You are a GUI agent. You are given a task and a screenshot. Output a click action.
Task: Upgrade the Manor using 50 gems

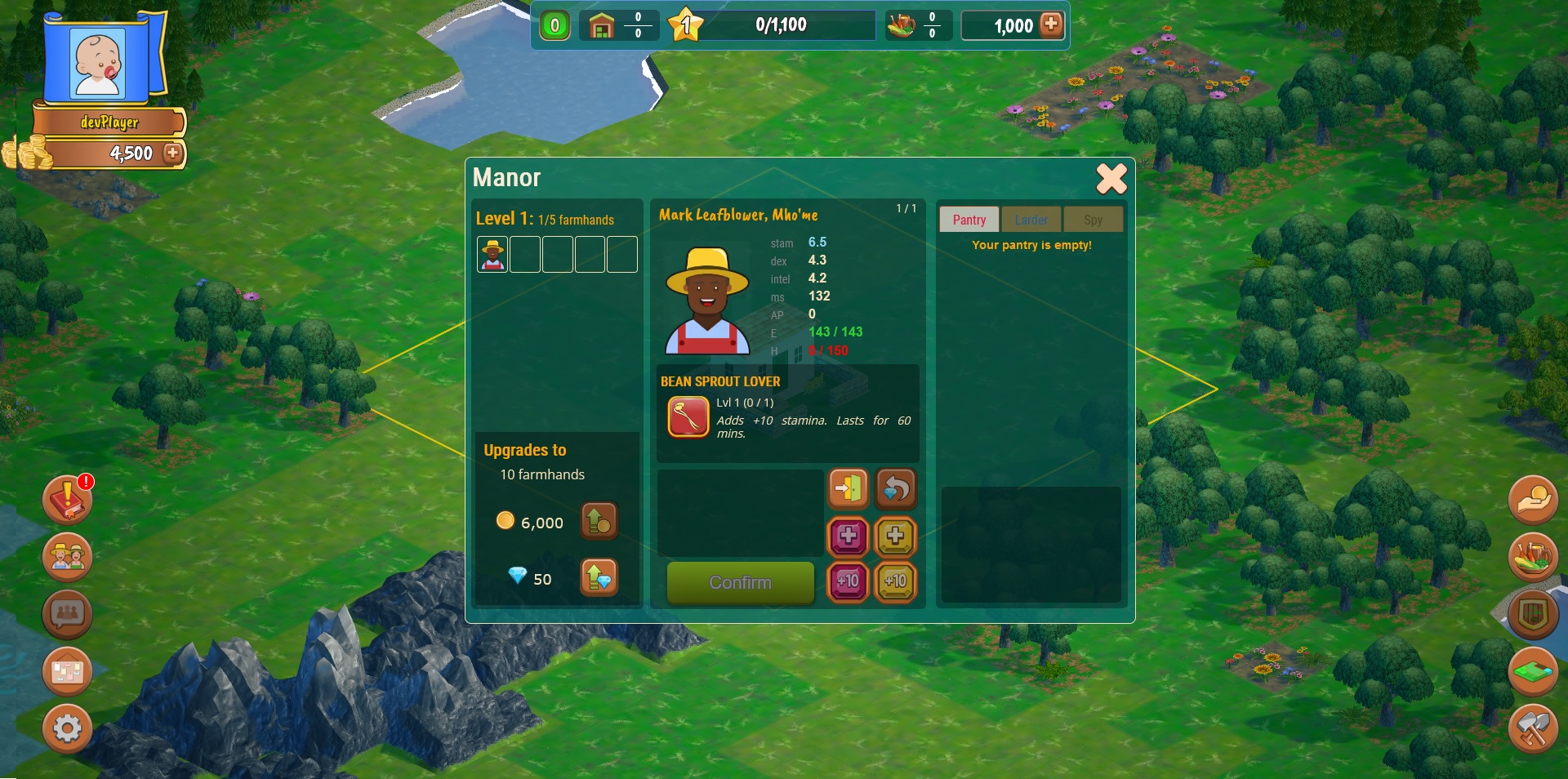coord(599,577)
